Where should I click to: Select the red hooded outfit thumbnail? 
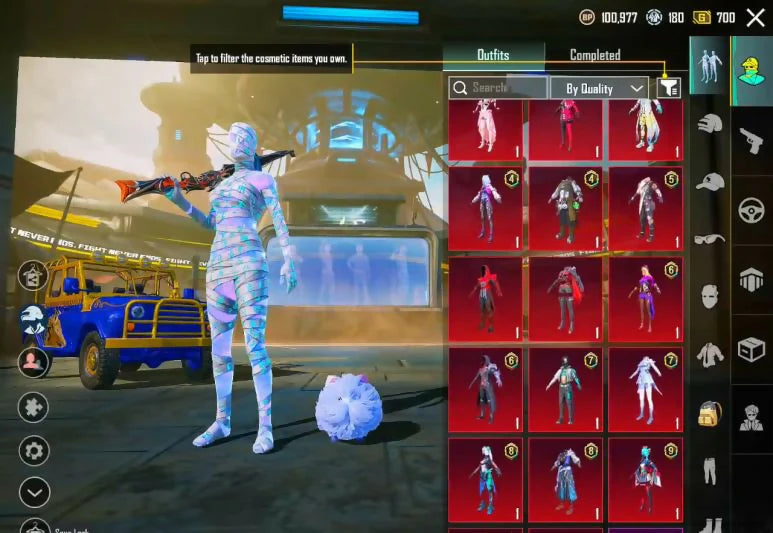click(485, 298)
